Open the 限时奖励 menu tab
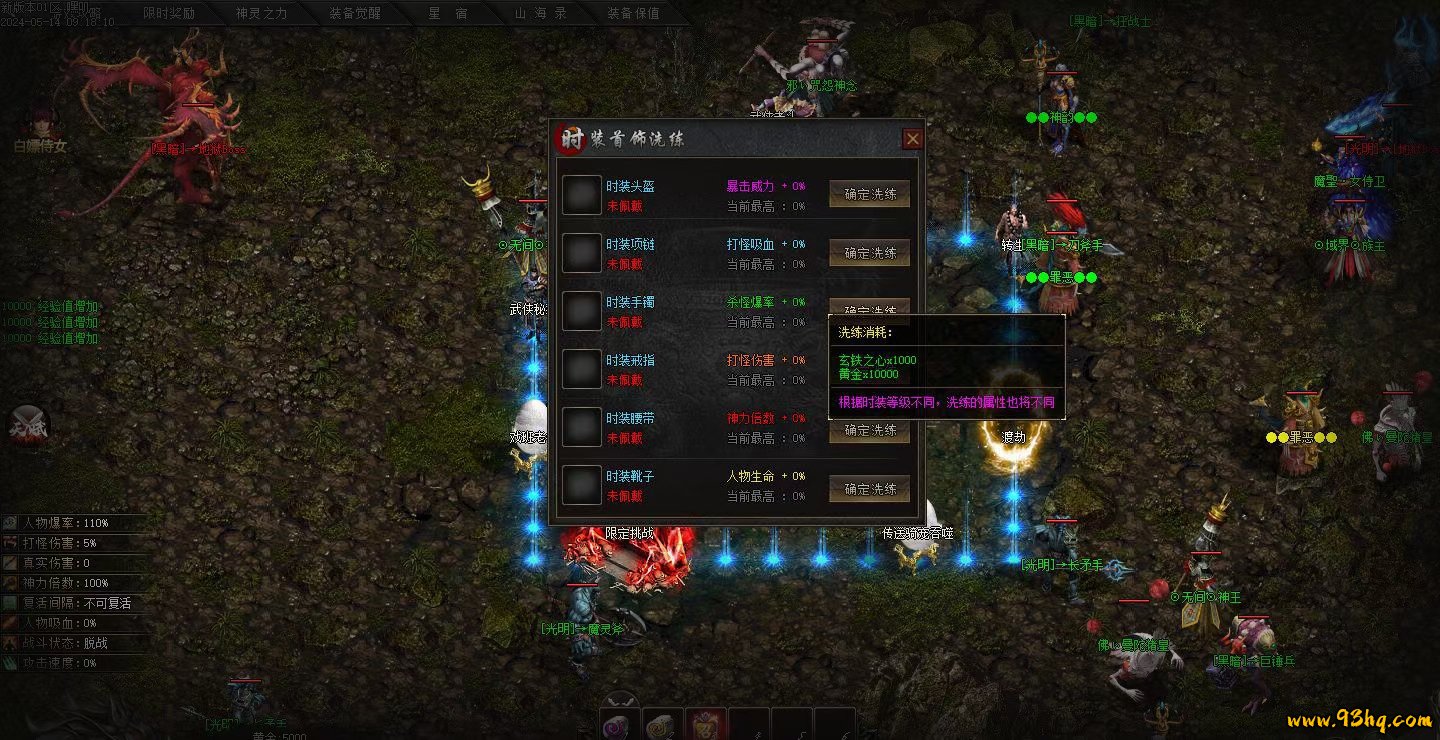The height and width of the screenshot is (740, 1440). (169, 13)
